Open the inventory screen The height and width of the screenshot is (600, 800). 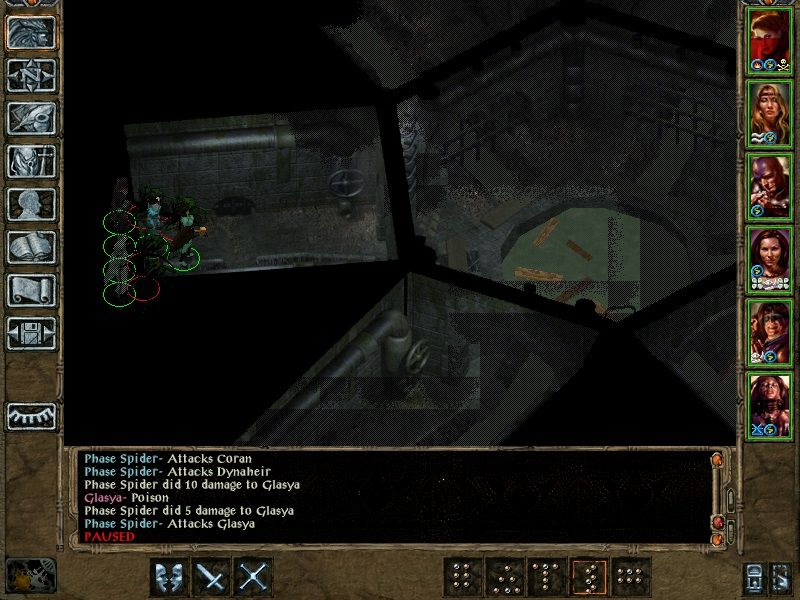point(31,161)
